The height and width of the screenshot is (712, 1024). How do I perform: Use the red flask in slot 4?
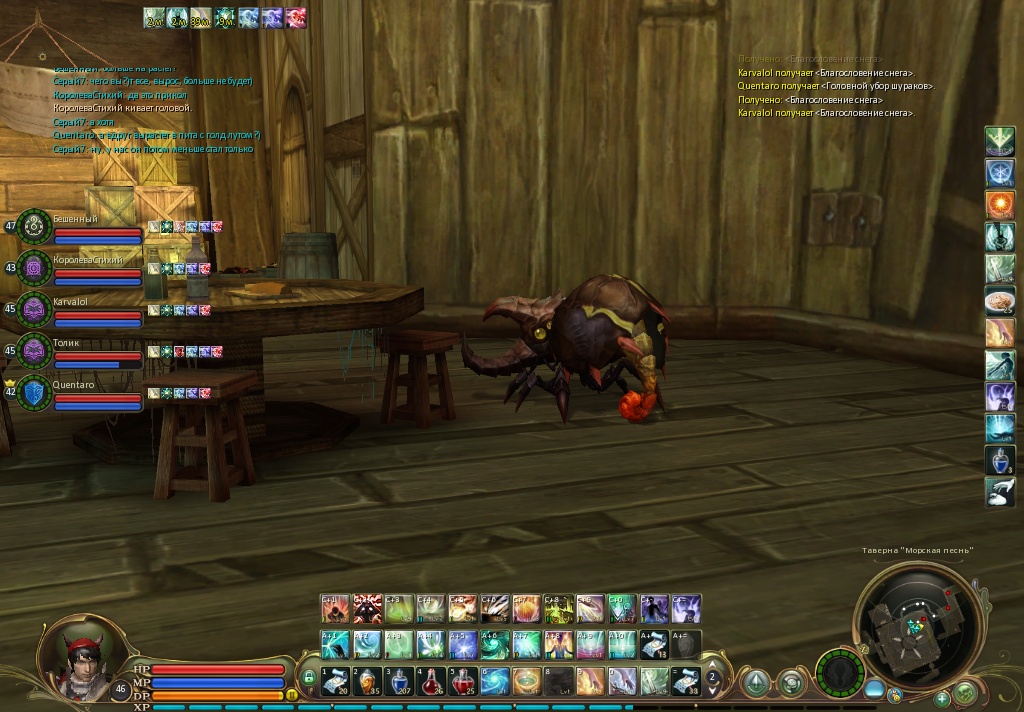[x=431, y=681]
